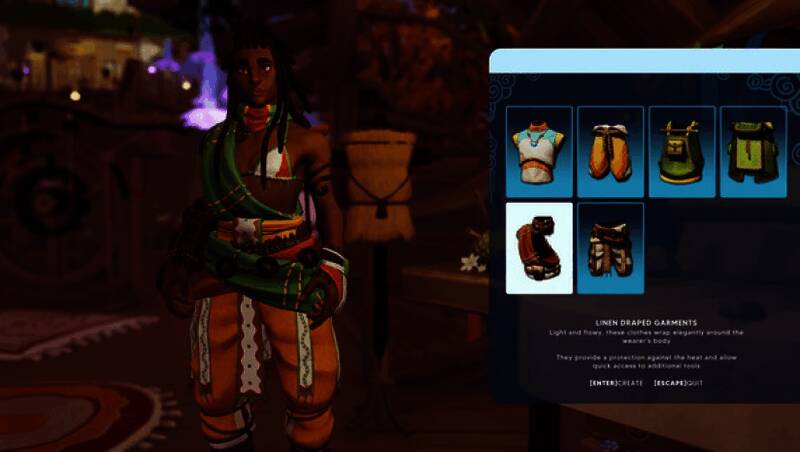Pick the green apron with yellow pocket
This screenshot has height=452, width=800.
[682, 151]
